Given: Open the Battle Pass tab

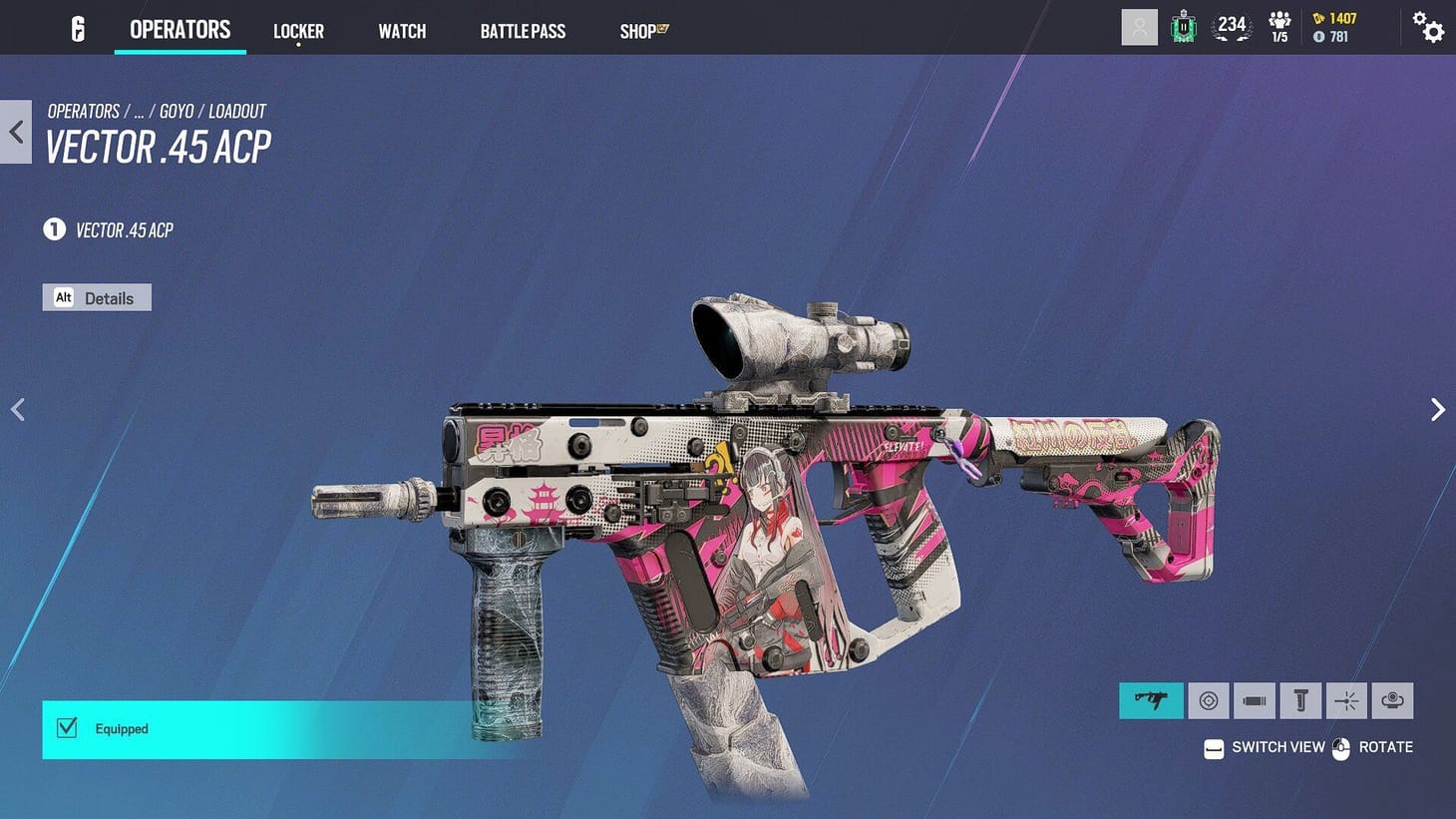Looking at the screenshot, I should (523, 31).
